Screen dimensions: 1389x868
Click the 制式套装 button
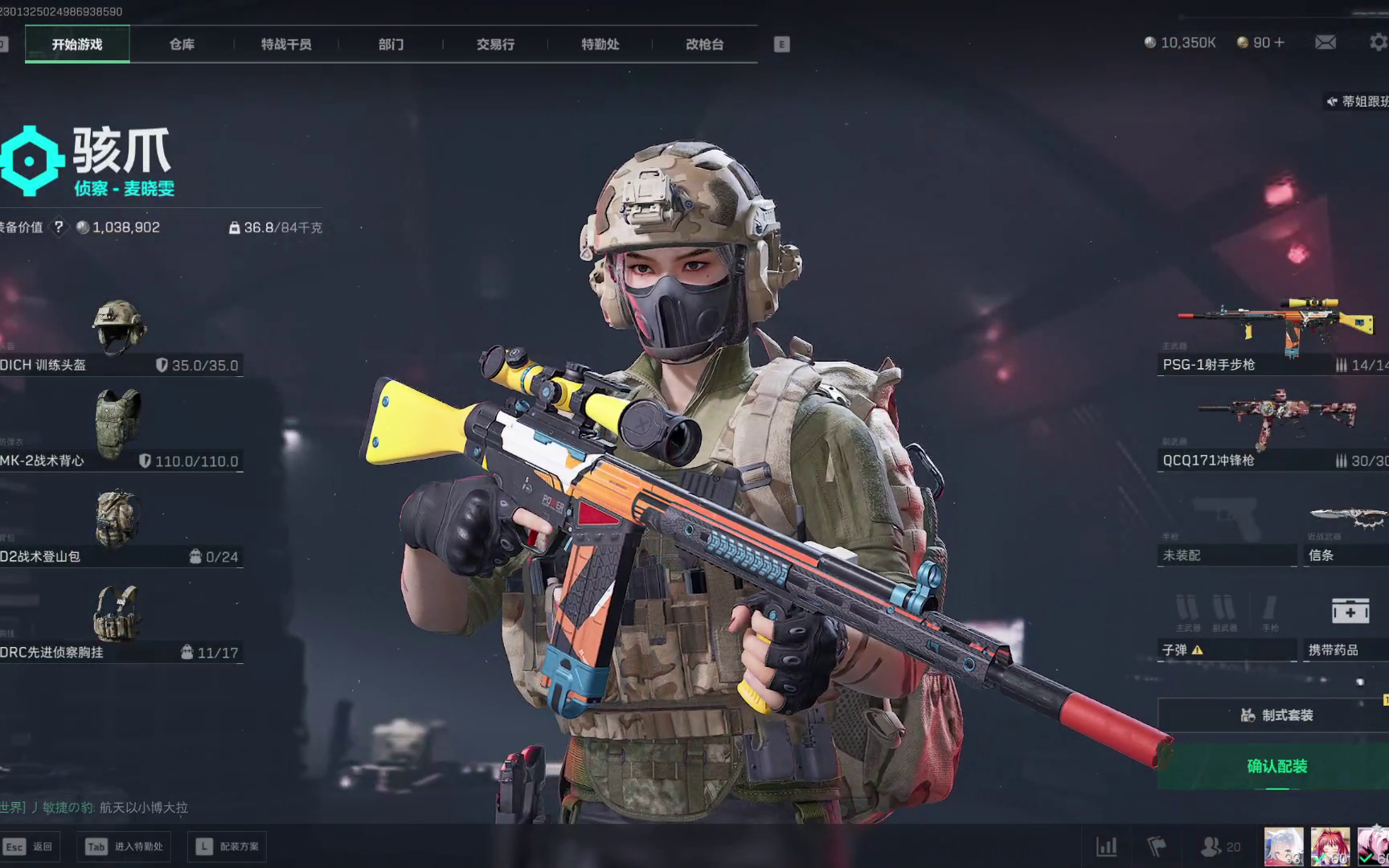(x=1276, y=715)
